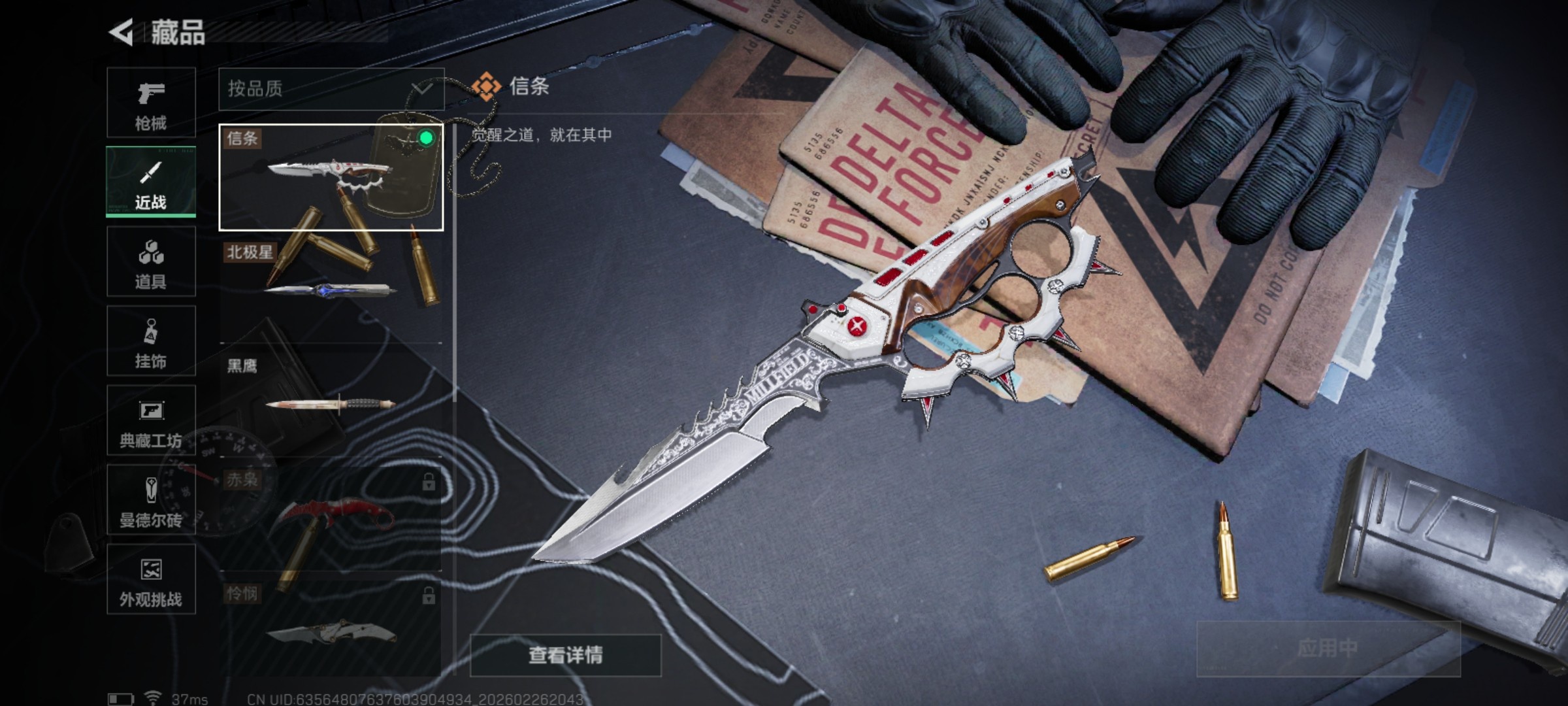Image resolution: width=1568 pixels, height=706 pixels.
Task: Select the locked 赤枭 karambit skin
Action: [331, 514]
